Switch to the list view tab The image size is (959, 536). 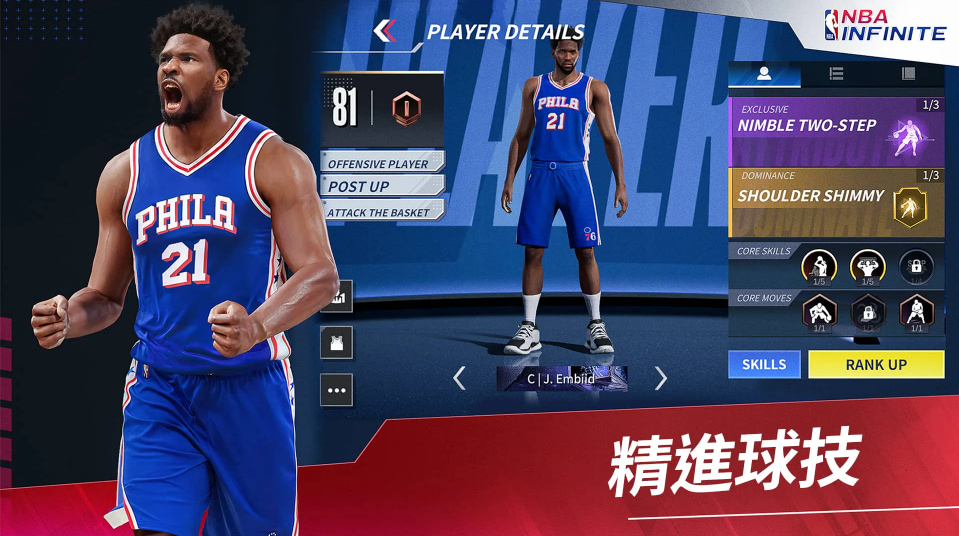point(836,74)
